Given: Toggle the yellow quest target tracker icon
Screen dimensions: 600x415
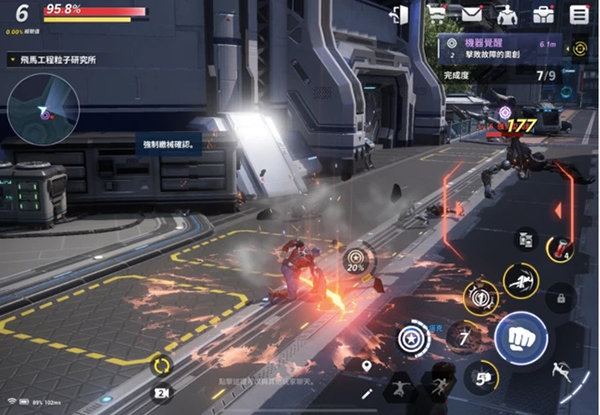Looking at the screenshot, I should pyautogui.click(x=579, y=48).
